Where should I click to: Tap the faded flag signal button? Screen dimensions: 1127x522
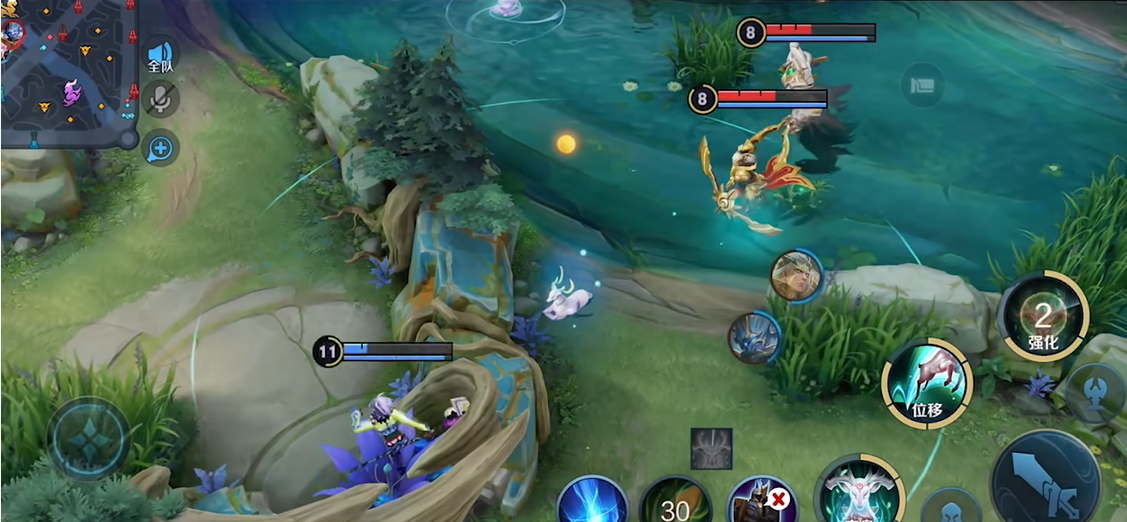pos(922,85)
